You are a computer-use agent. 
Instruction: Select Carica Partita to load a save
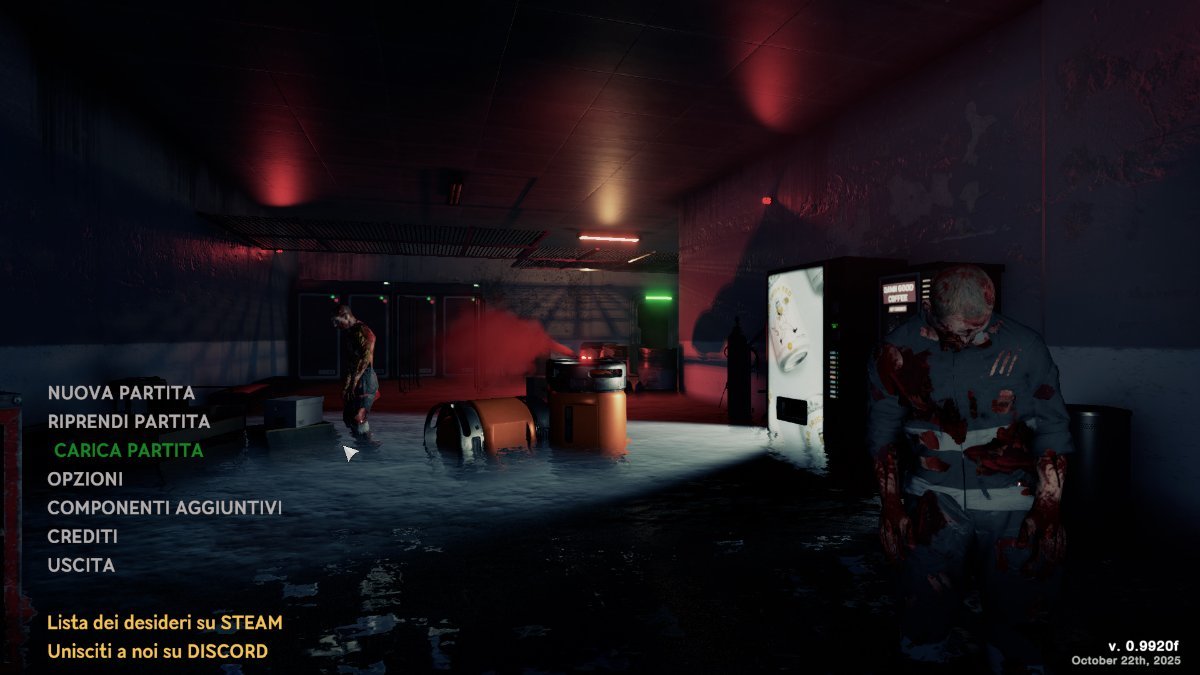[x=129, y=451]
